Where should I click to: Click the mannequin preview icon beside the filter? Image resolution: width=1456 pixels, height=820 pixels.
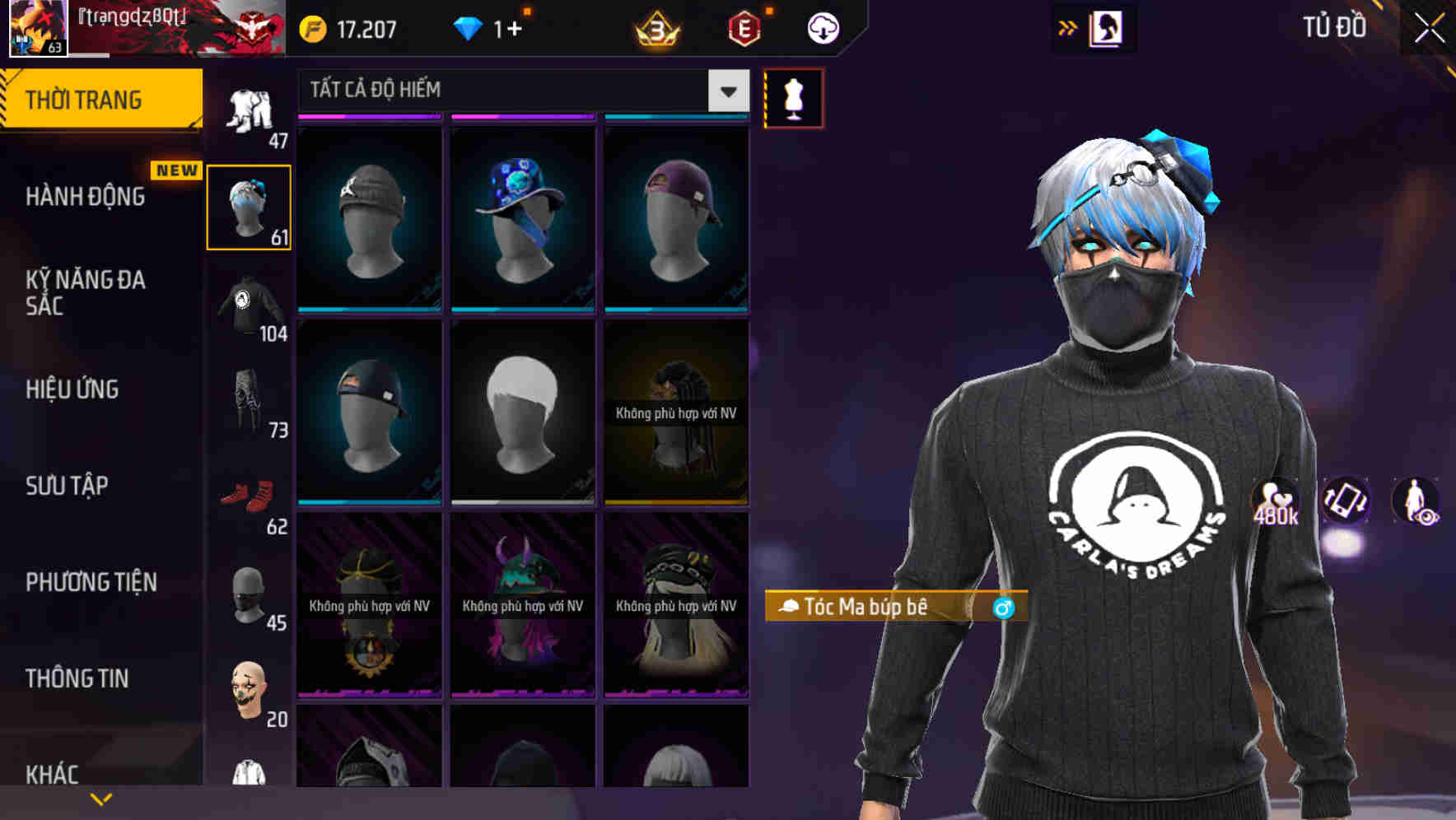coord(793,97)
